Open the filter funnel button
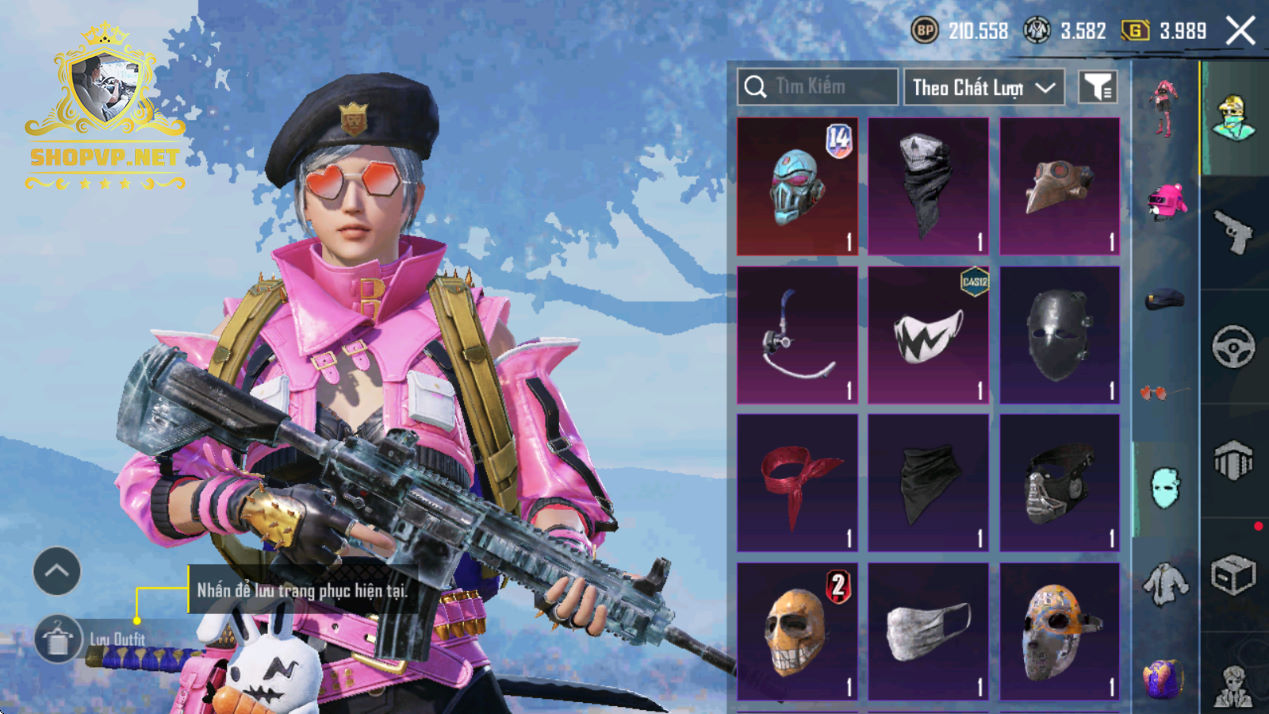Image resolution: width=1269 pixels, height=714 pixels. (x=1097, y=87)
